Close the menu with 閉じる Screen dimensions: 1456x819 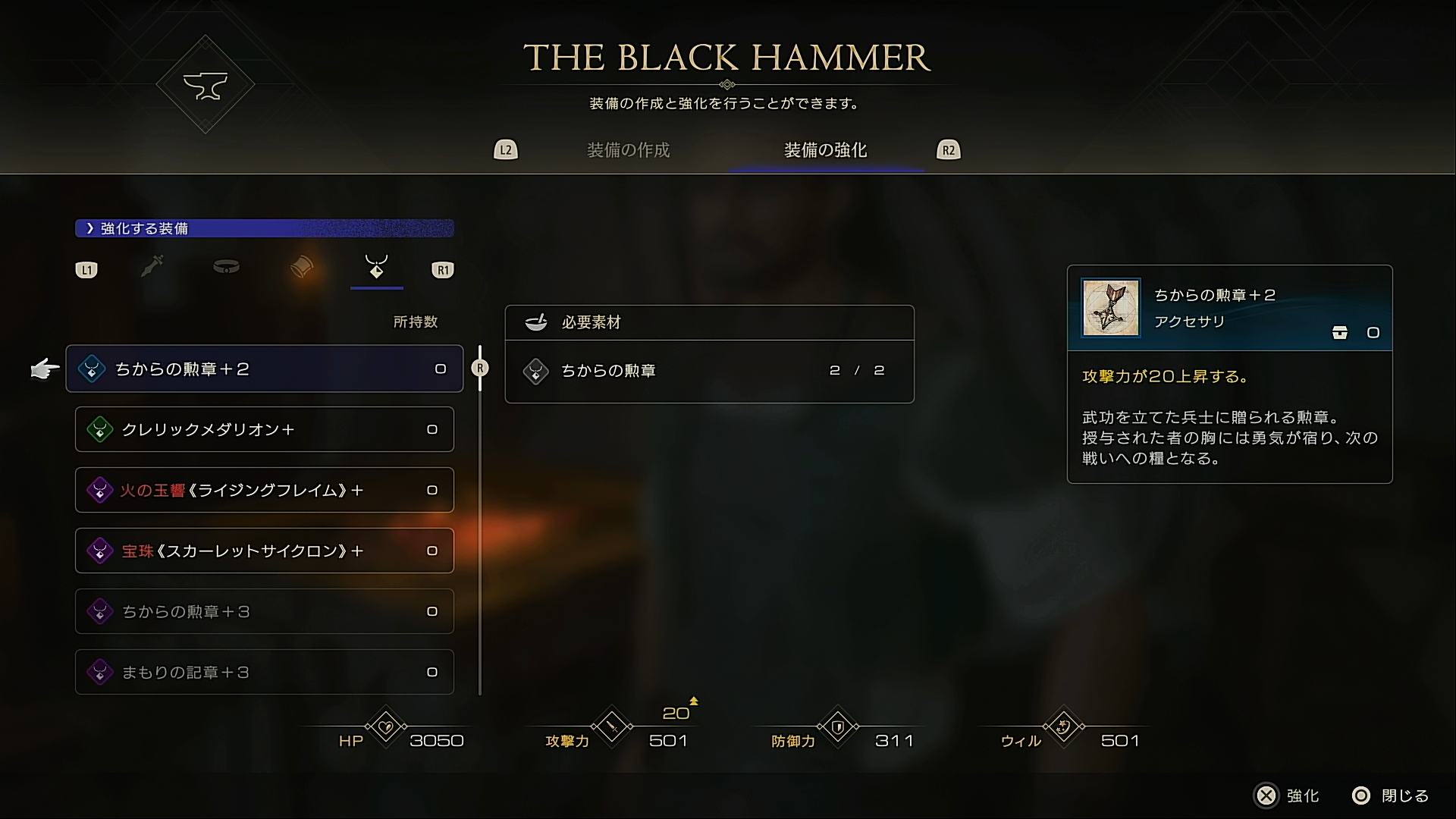(x=1391, y=795)
